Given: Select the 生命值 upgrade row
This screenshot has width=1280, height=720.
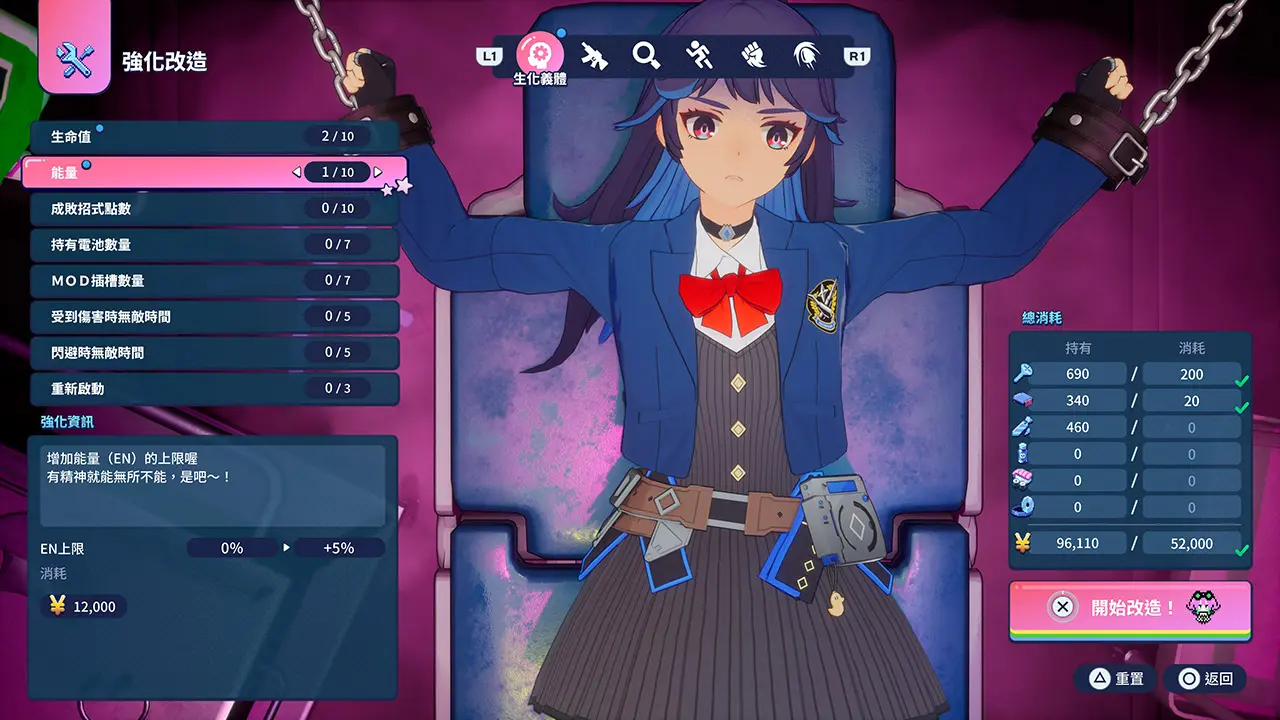Looking at the screenshot, I should pyautogui.click(x=214, y=137).
